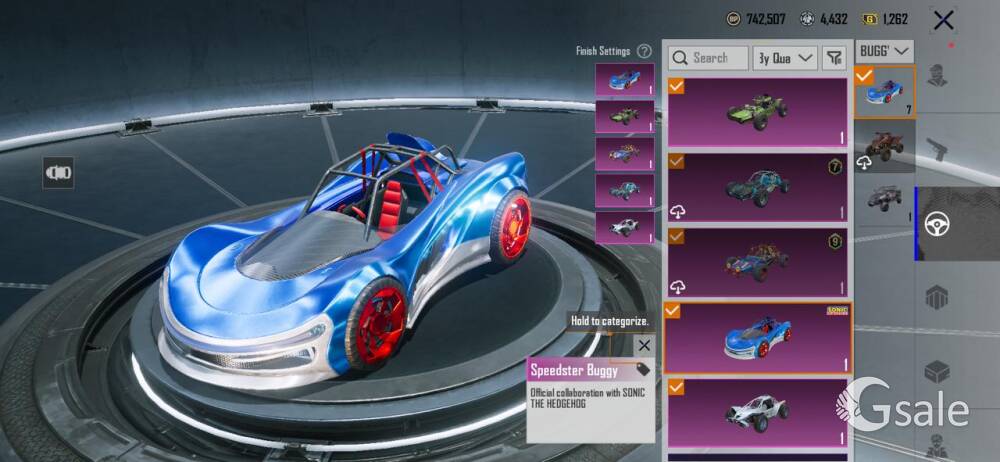The height and width of the screenshot is (462, 1000).
Task: Select the Sonic Speedster Buggy card
Action: coord(757,338)
